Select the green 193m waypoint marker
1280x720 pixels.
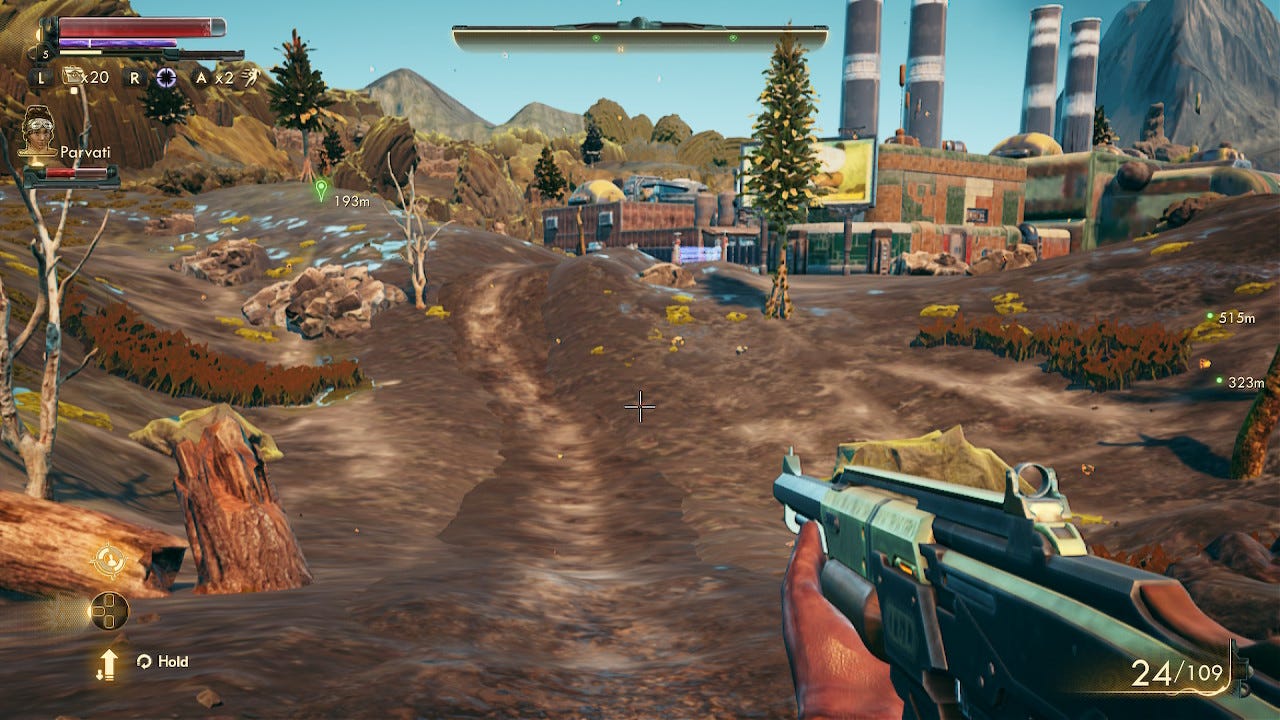click(x=319, y=190)
